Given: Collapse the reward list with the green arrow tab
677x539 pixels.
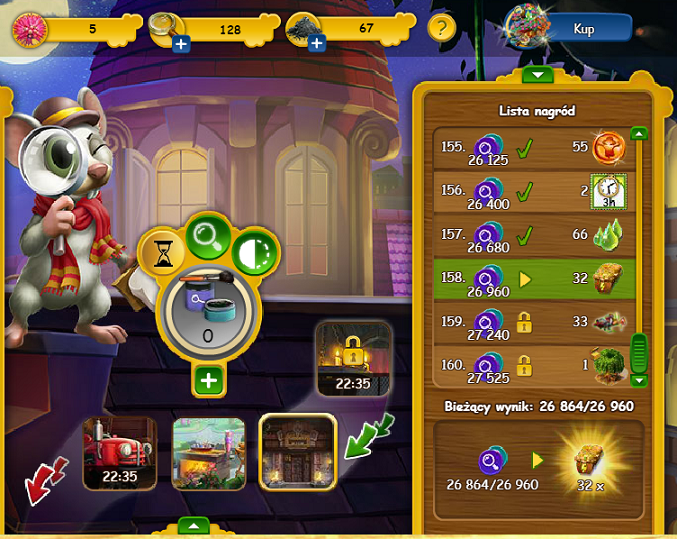Looking at the screenshot, I should tap(538, 74).
